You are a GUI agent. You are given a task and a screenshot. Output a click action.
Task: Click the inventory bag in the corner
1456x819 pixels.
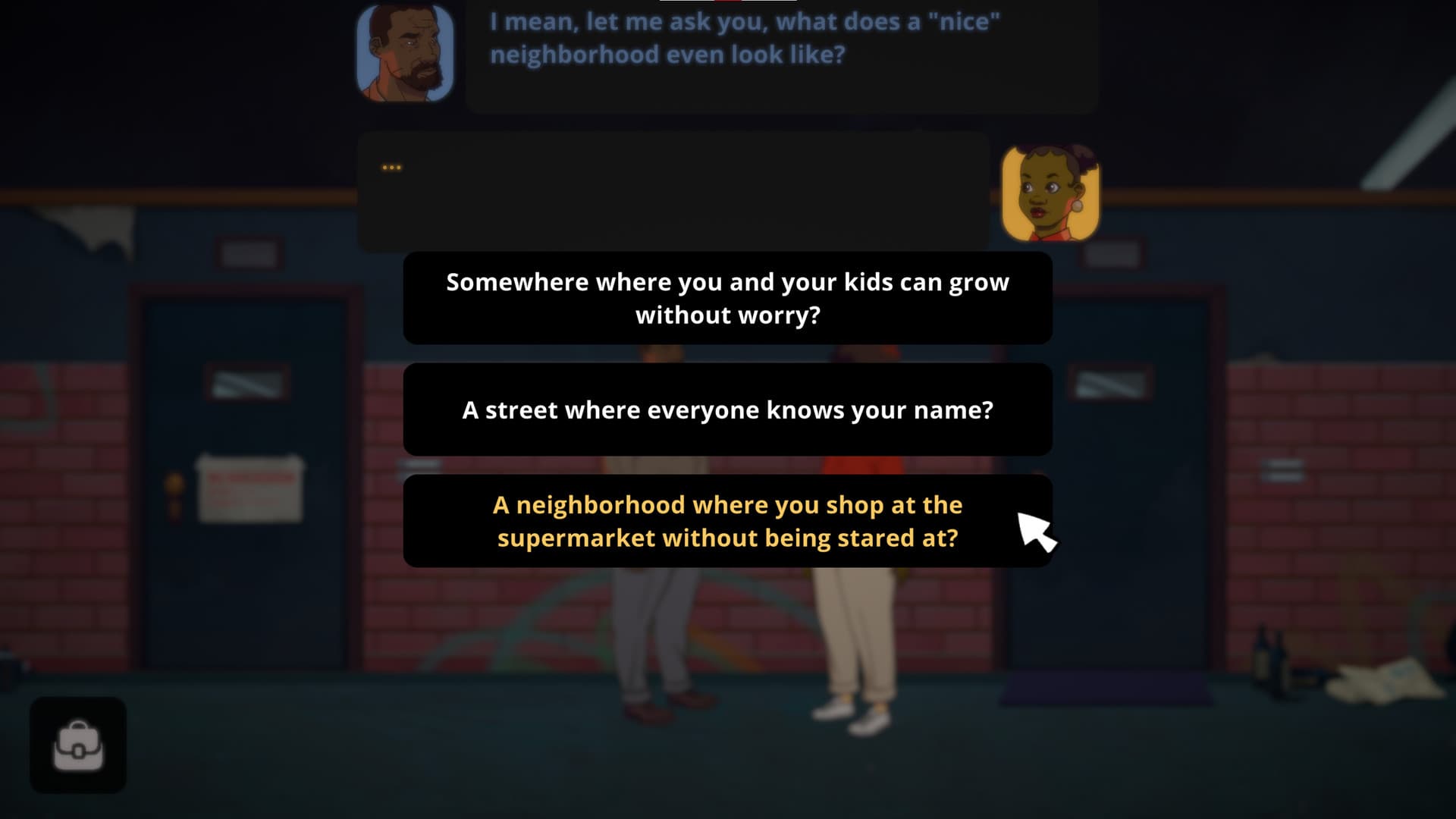[x=77, y=745]
